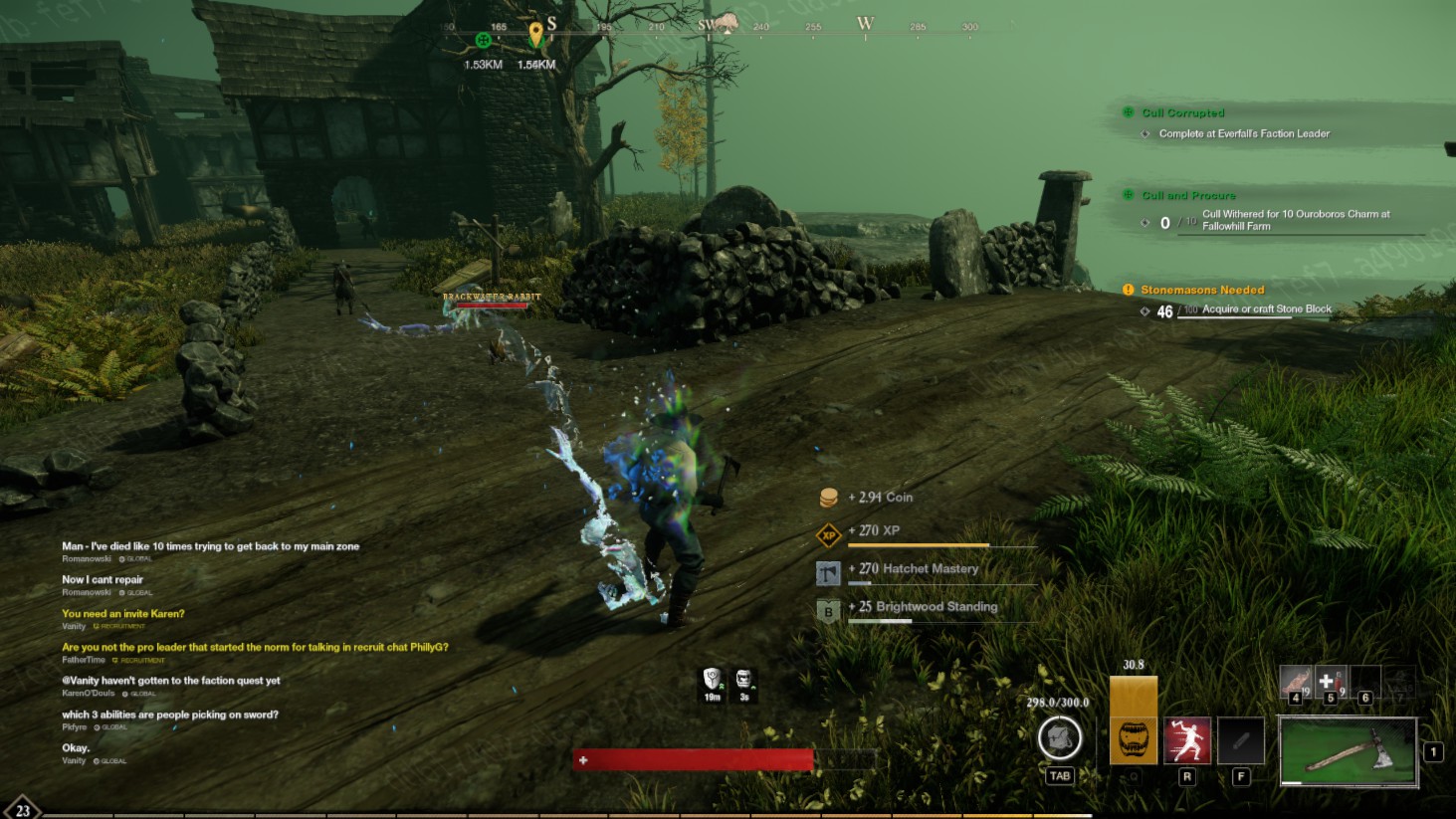The image size is (1456, 819).
Task: Click the shield buff icon with 19m timer
Action: (712, 680)
